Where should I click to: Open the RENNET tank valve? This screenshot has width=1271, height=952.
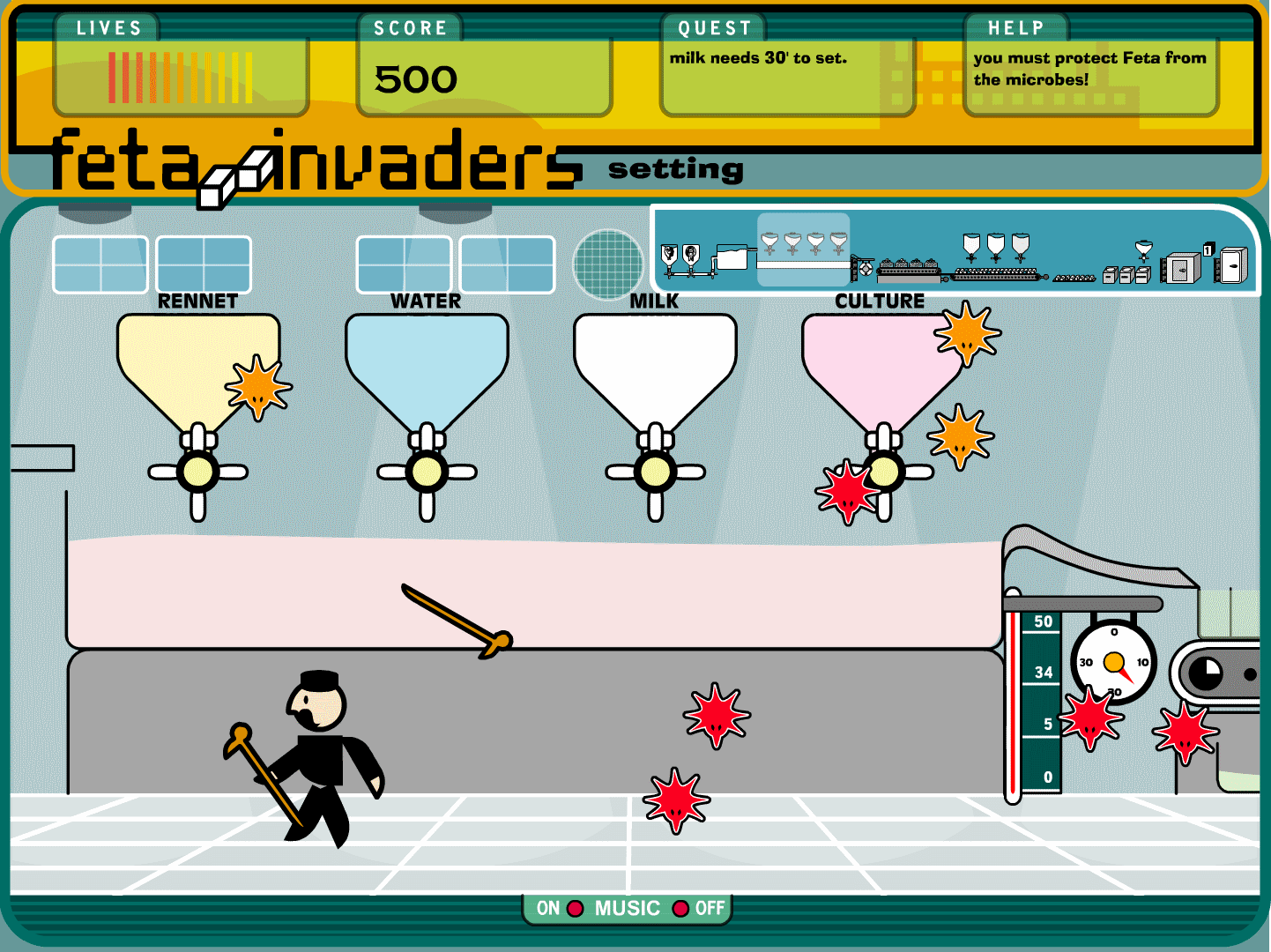198,472
